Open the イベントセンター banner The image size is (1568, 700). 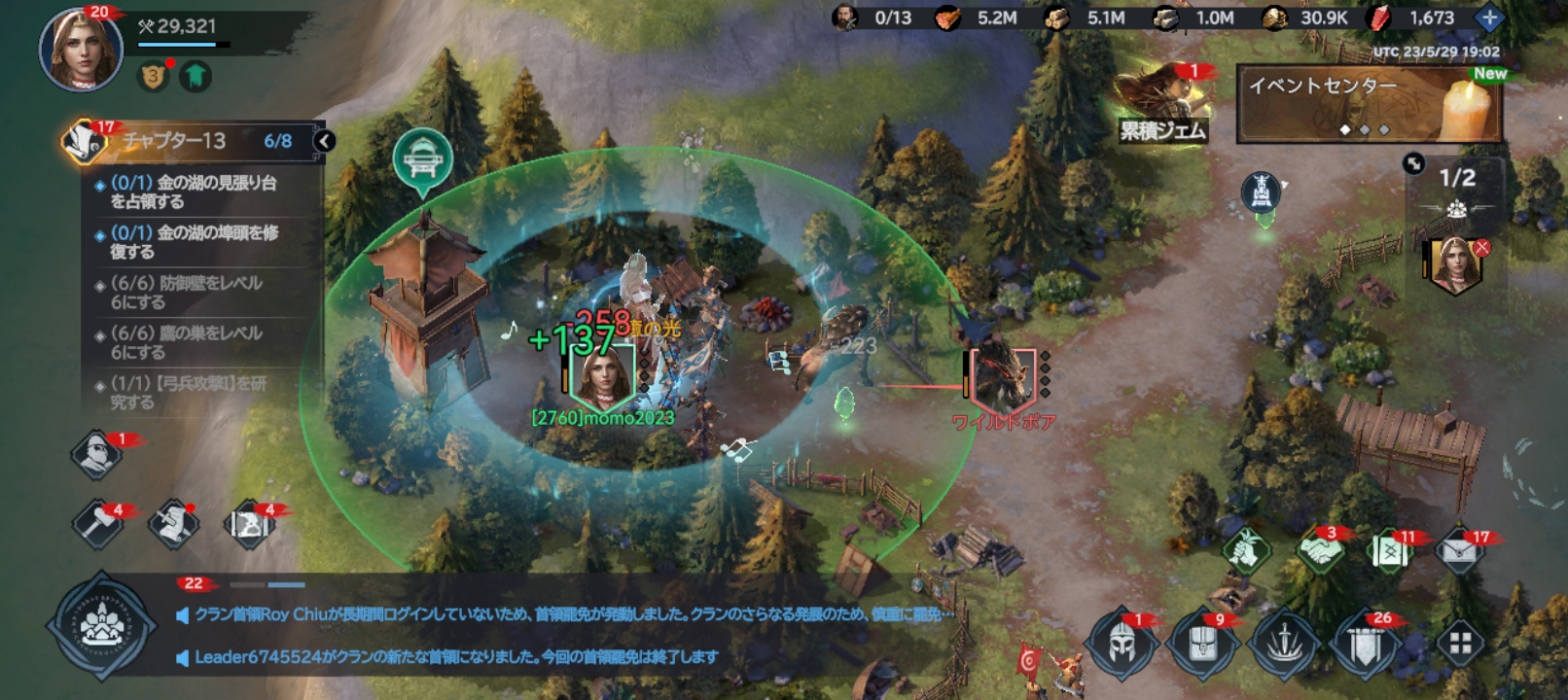(x=1369, y=103)
